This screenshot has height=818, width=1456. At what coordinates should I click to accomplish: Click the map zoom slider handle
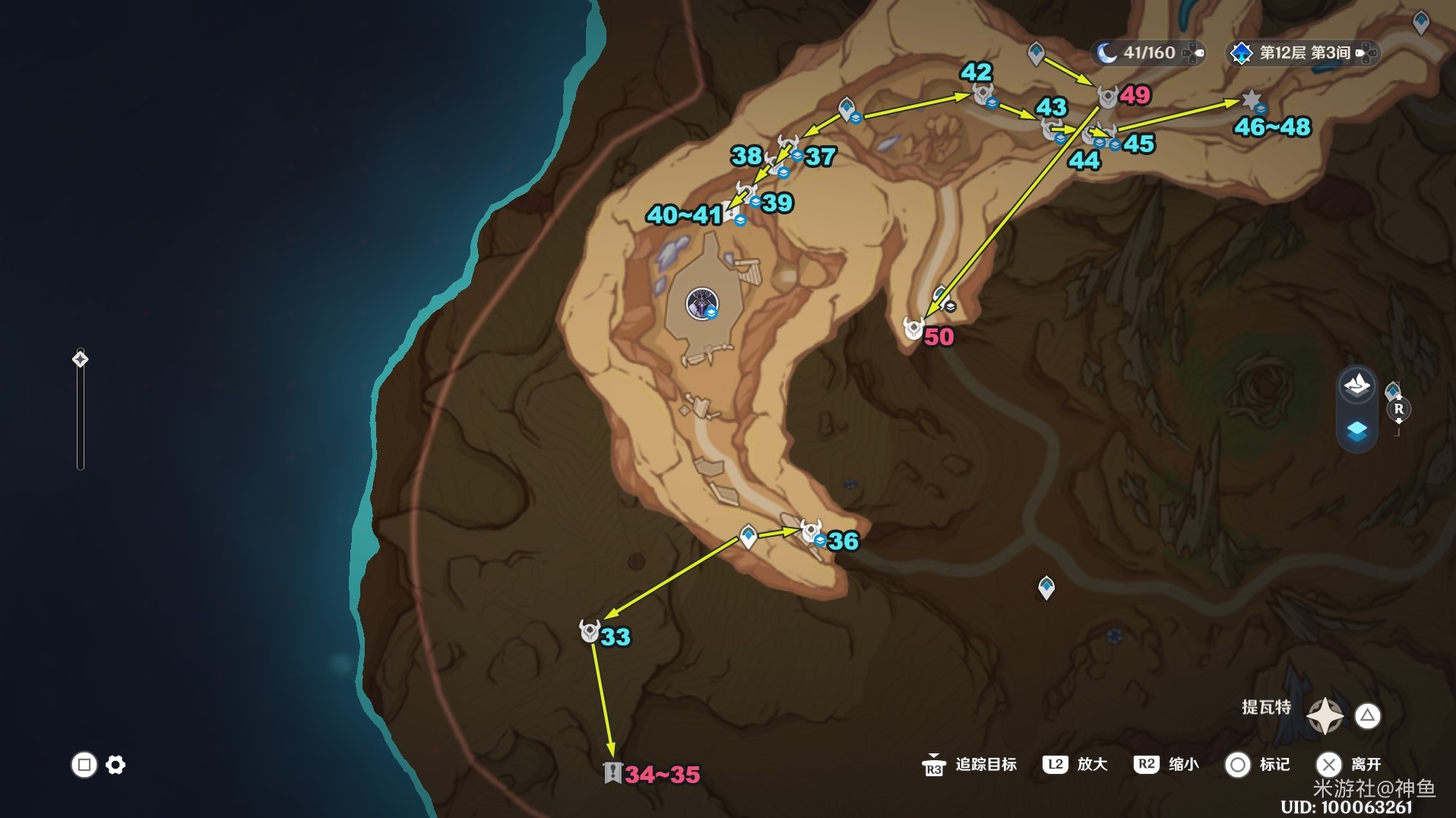[81, 359]
